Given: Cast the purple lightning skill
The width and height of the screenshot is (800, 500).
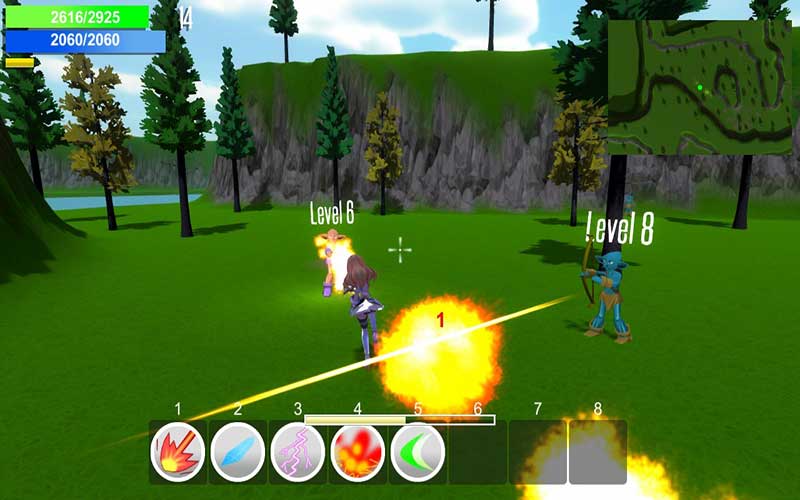Looking at the screenshot, I should point(298,452).
